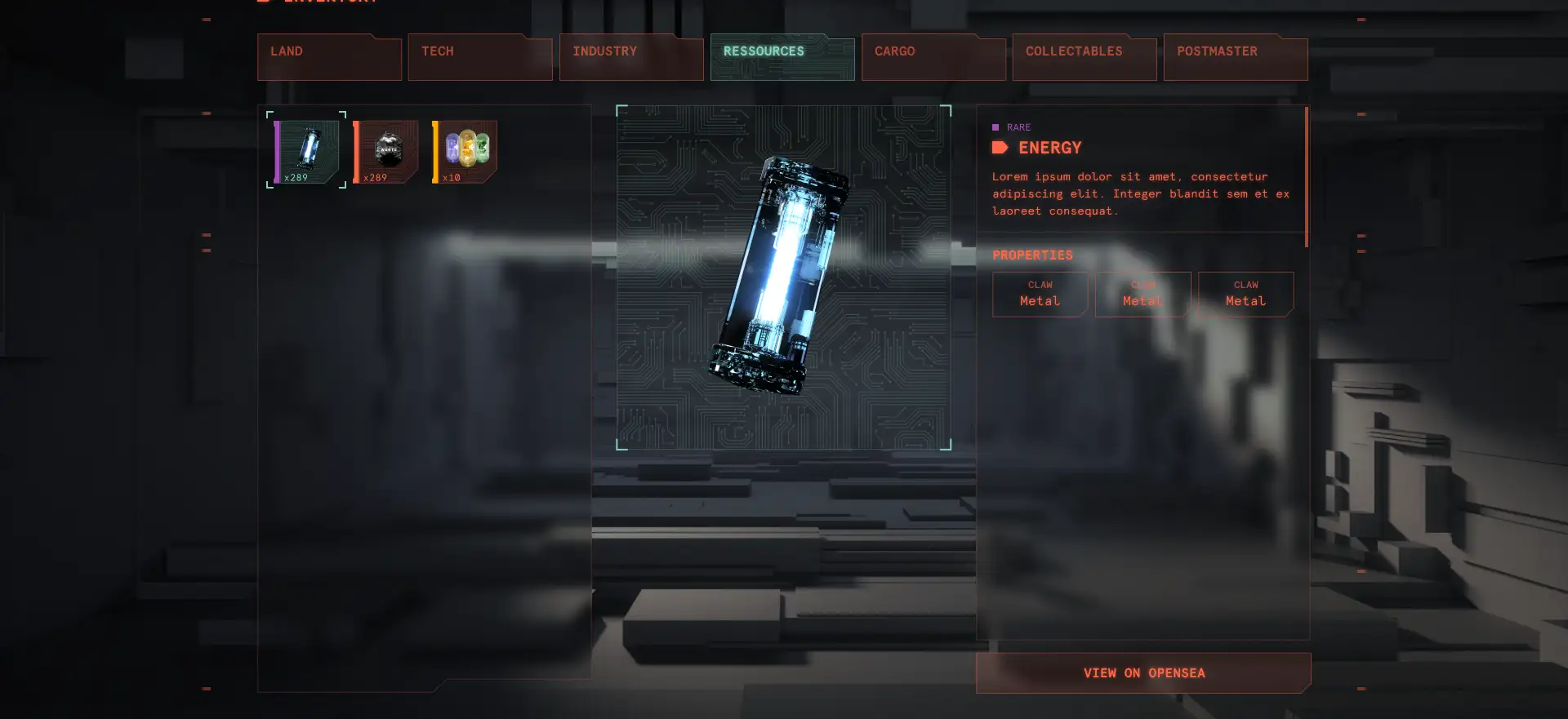The height and width of the screenshot is (719, 1568).
Task: Click the View on OpenSea button
Action: pos(1143,672)
